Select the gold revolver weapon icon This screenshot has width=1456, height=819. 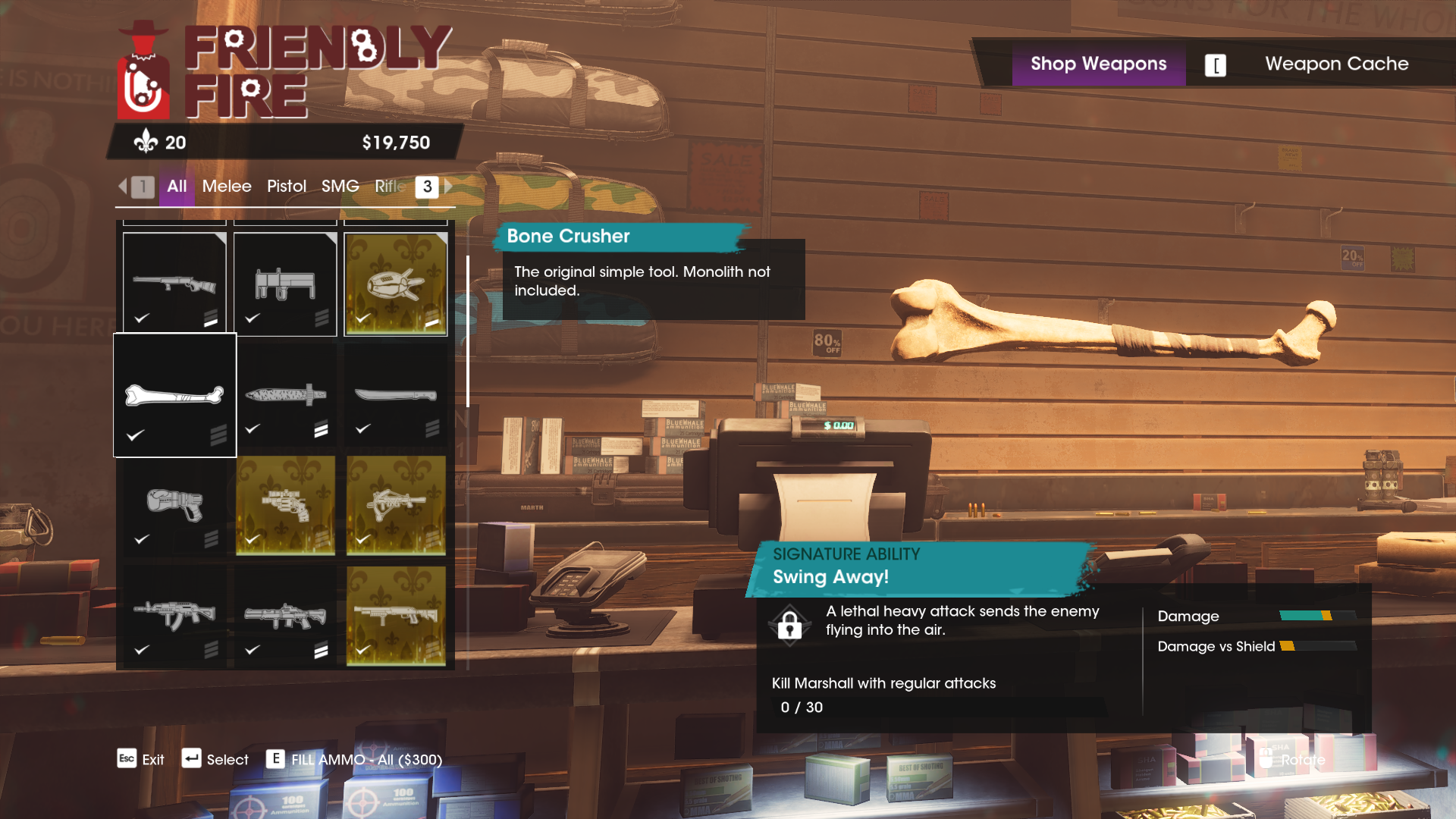[284, 507]
